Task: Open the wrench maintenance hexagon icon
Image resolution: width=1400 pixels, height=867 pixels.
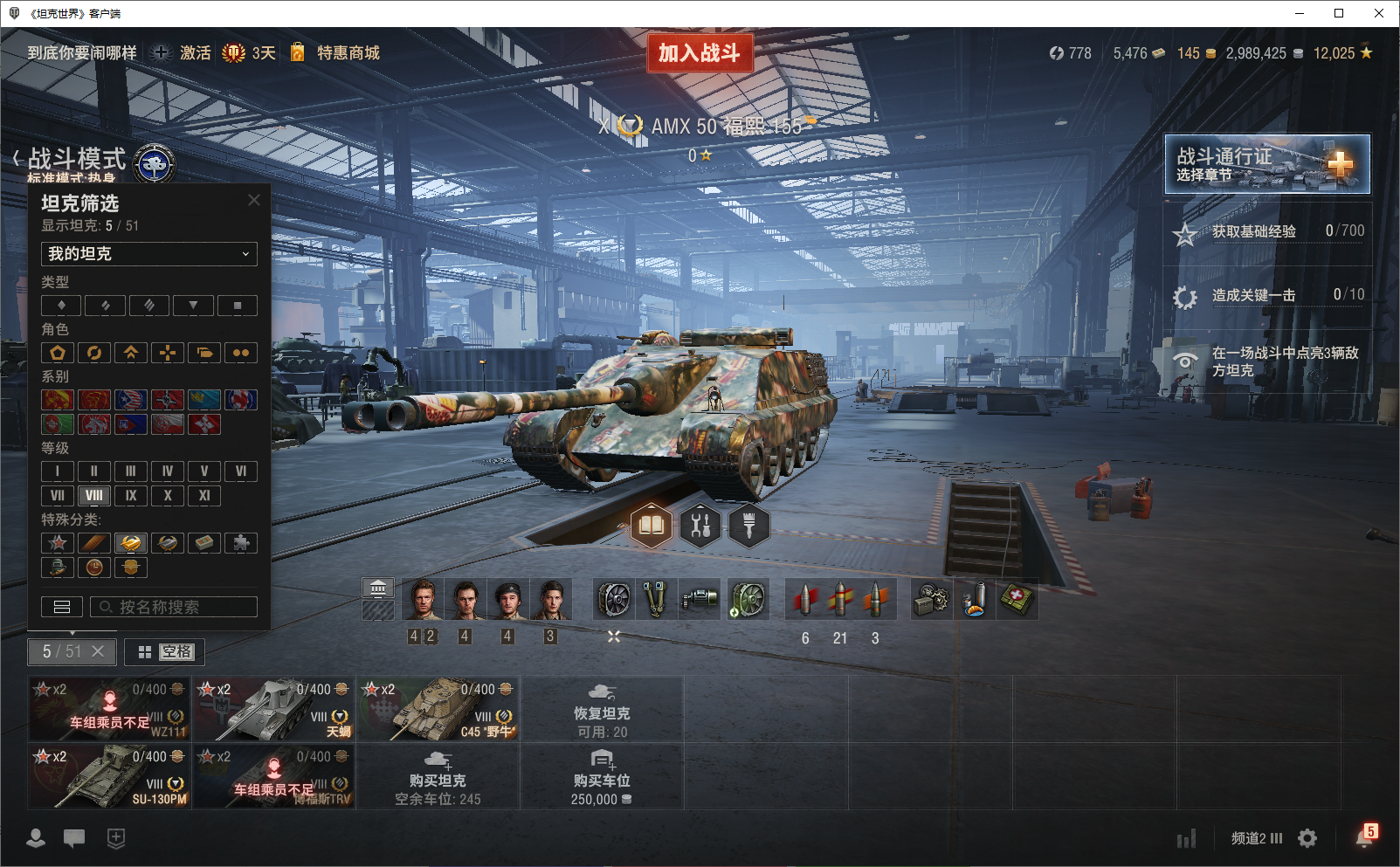Action: pyautogui.click(x=700, y=526)
